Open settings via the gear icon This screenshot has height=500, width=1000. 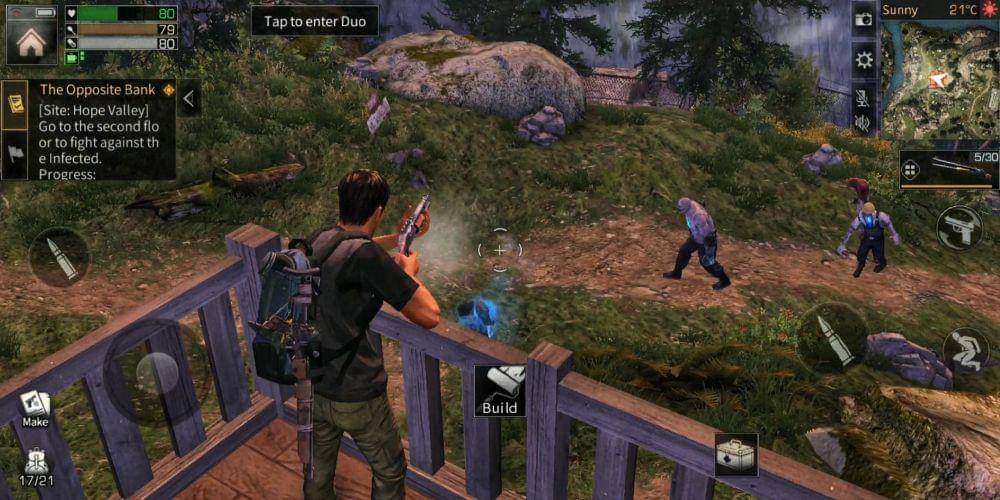coord(864,59)
